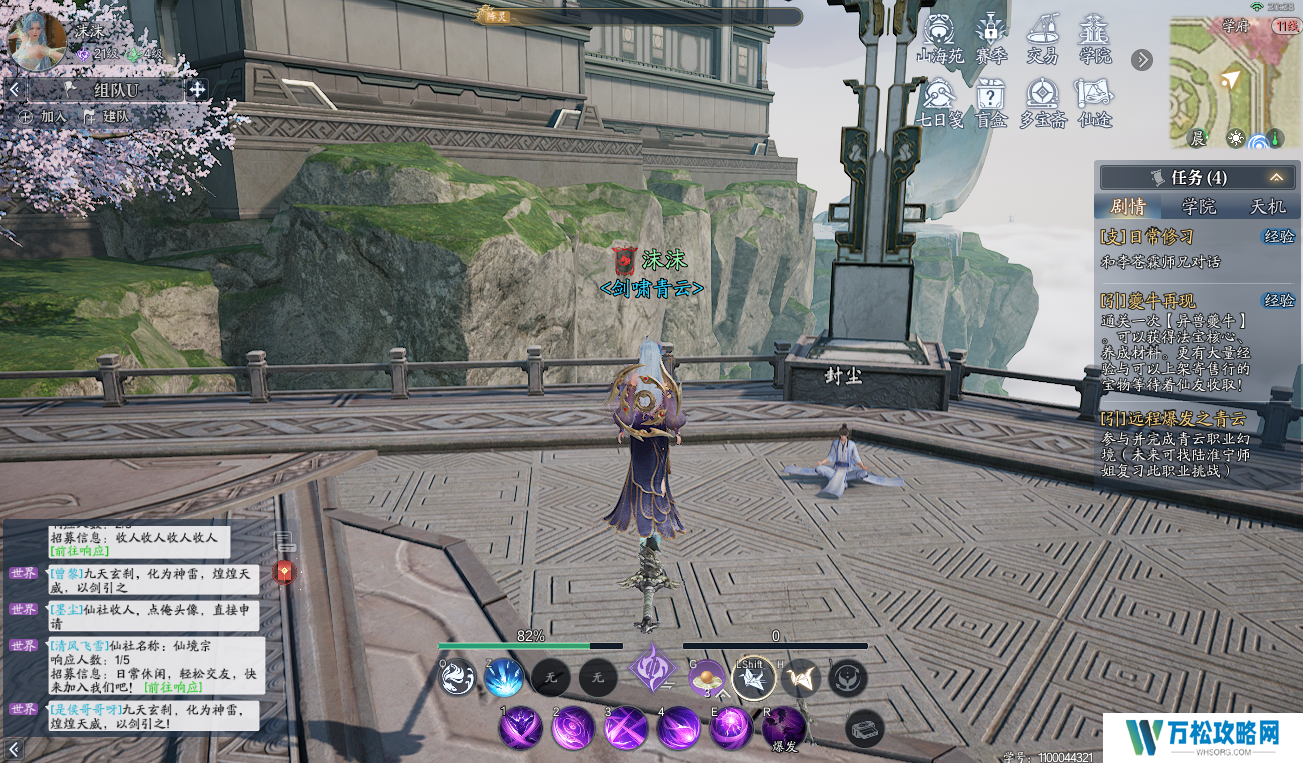Screen dimensions: 1303x763
Task: Open the 仙途 scroll icon
Action: point(1095,102)
